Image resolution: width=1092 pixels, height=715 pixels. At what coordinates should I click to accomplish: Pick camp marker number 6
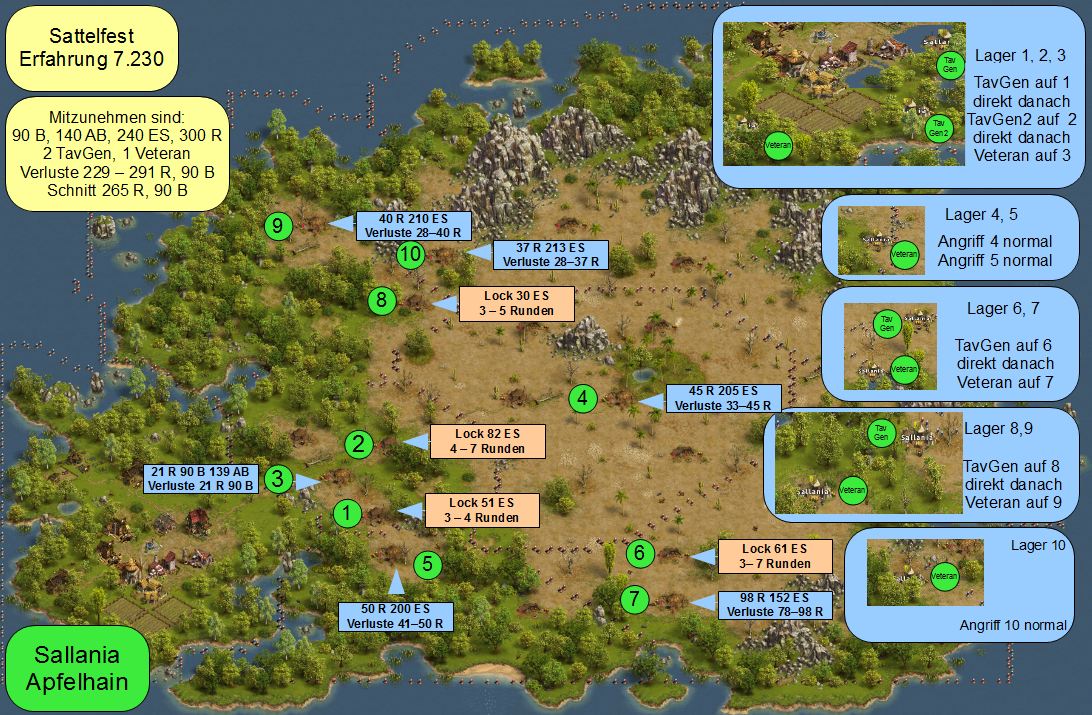pos(641,552)
